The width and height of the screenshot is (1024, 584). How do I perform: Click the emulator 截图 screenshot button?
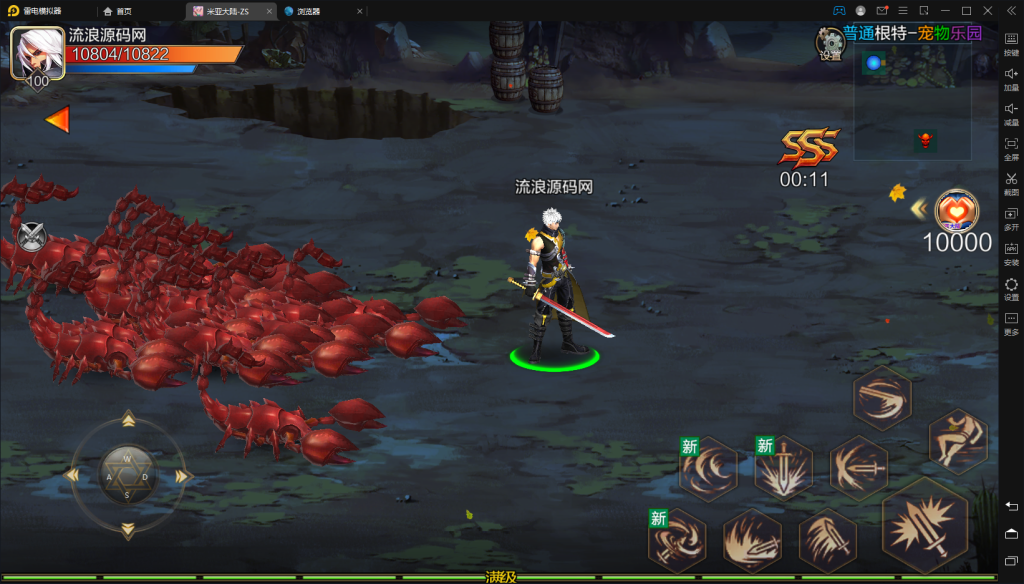click(x=1011, y=183)
